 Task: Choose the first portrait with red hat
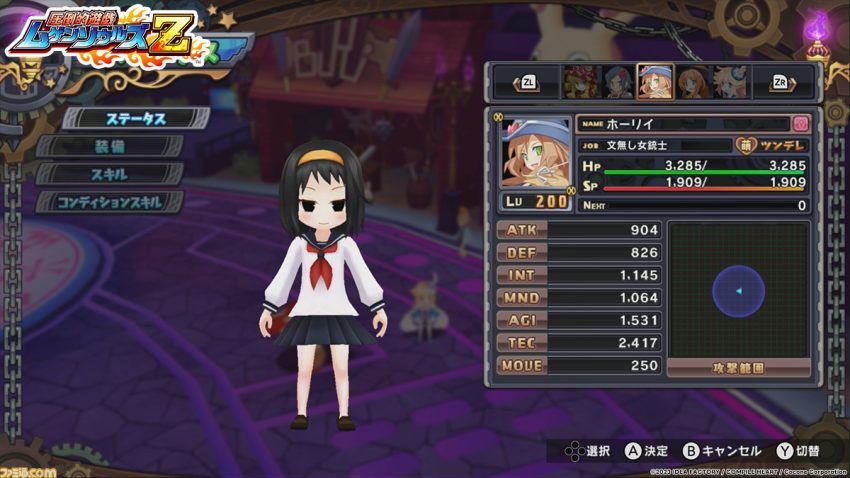coord(578,82)
